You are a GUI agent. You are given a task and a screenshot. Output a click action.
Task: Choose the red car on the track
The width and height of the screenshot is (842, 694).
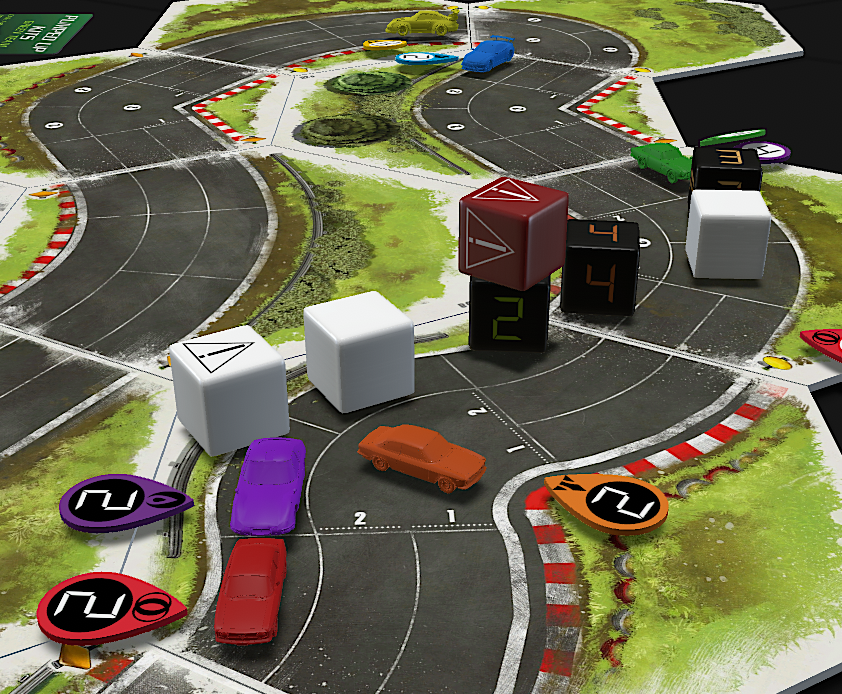251,588
